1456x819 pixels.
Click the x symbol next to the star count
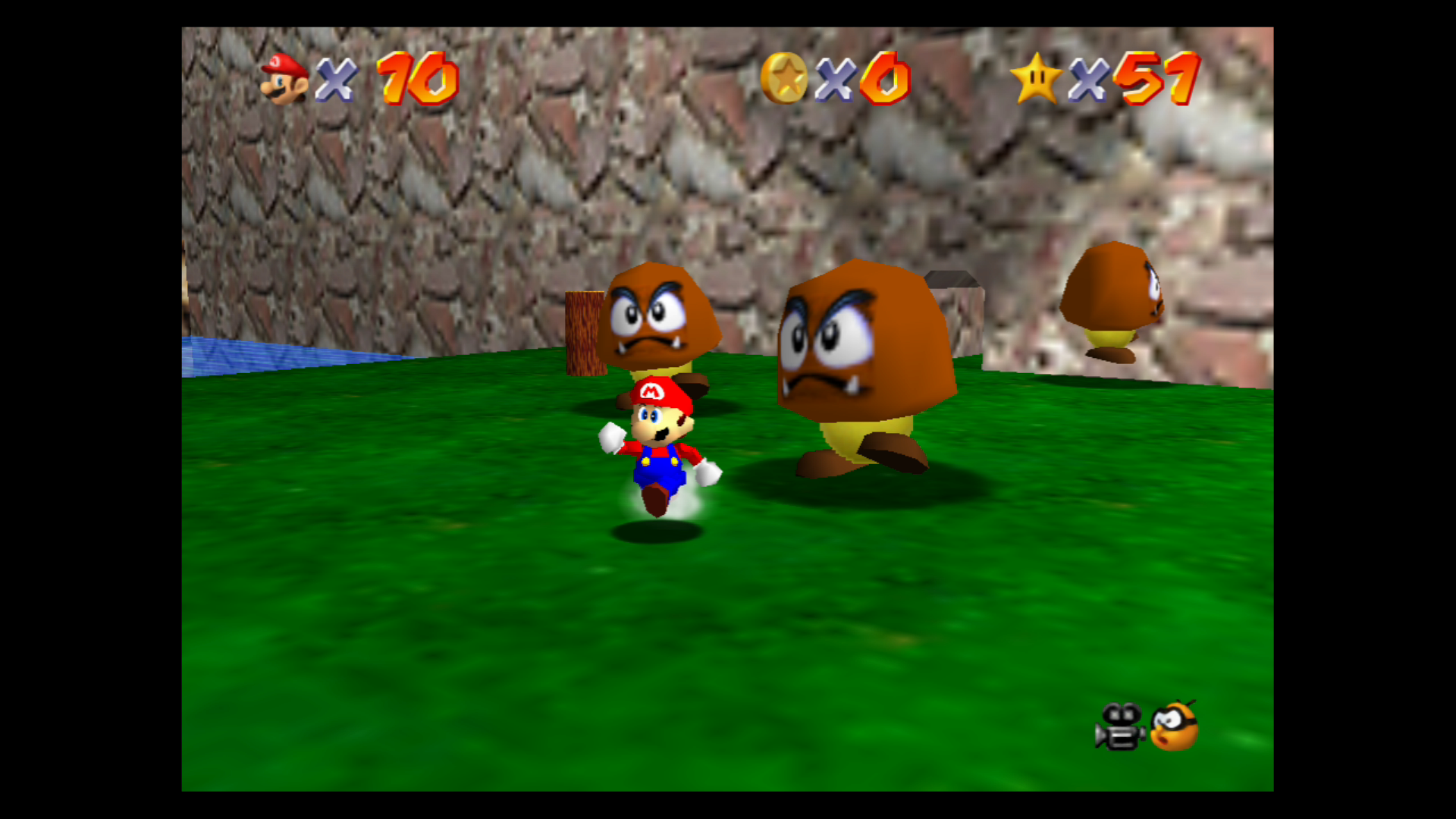click(1090, 77)
